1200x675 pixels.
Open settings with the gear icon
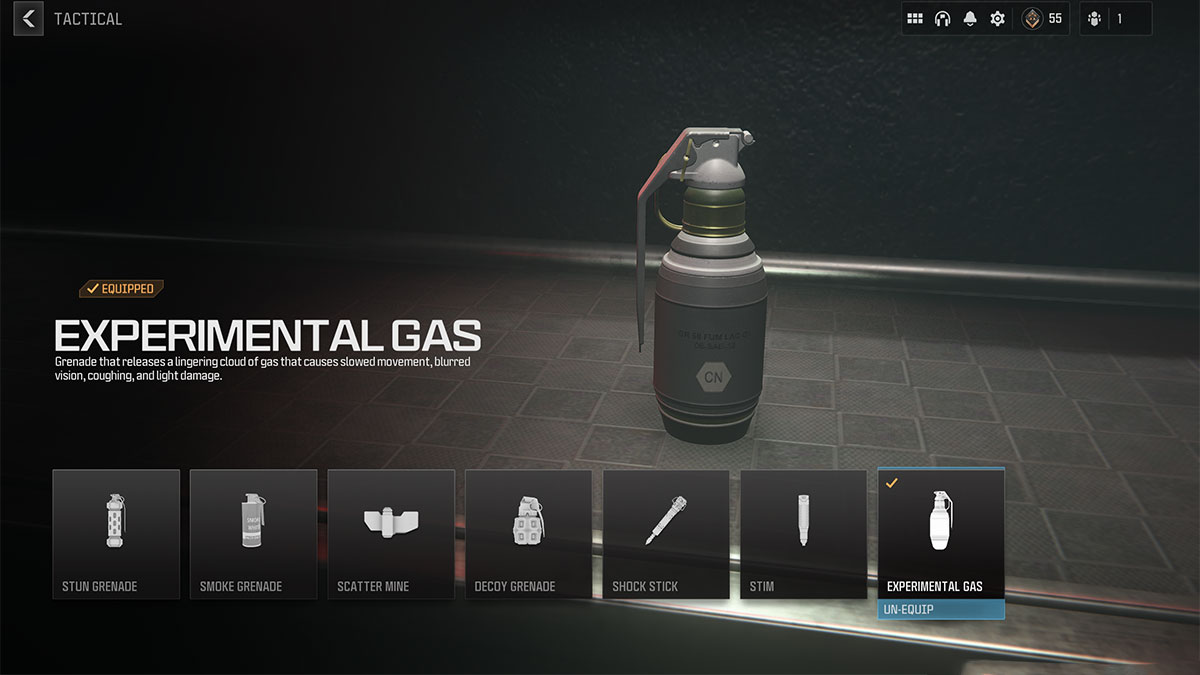click(x=997, y=19)
